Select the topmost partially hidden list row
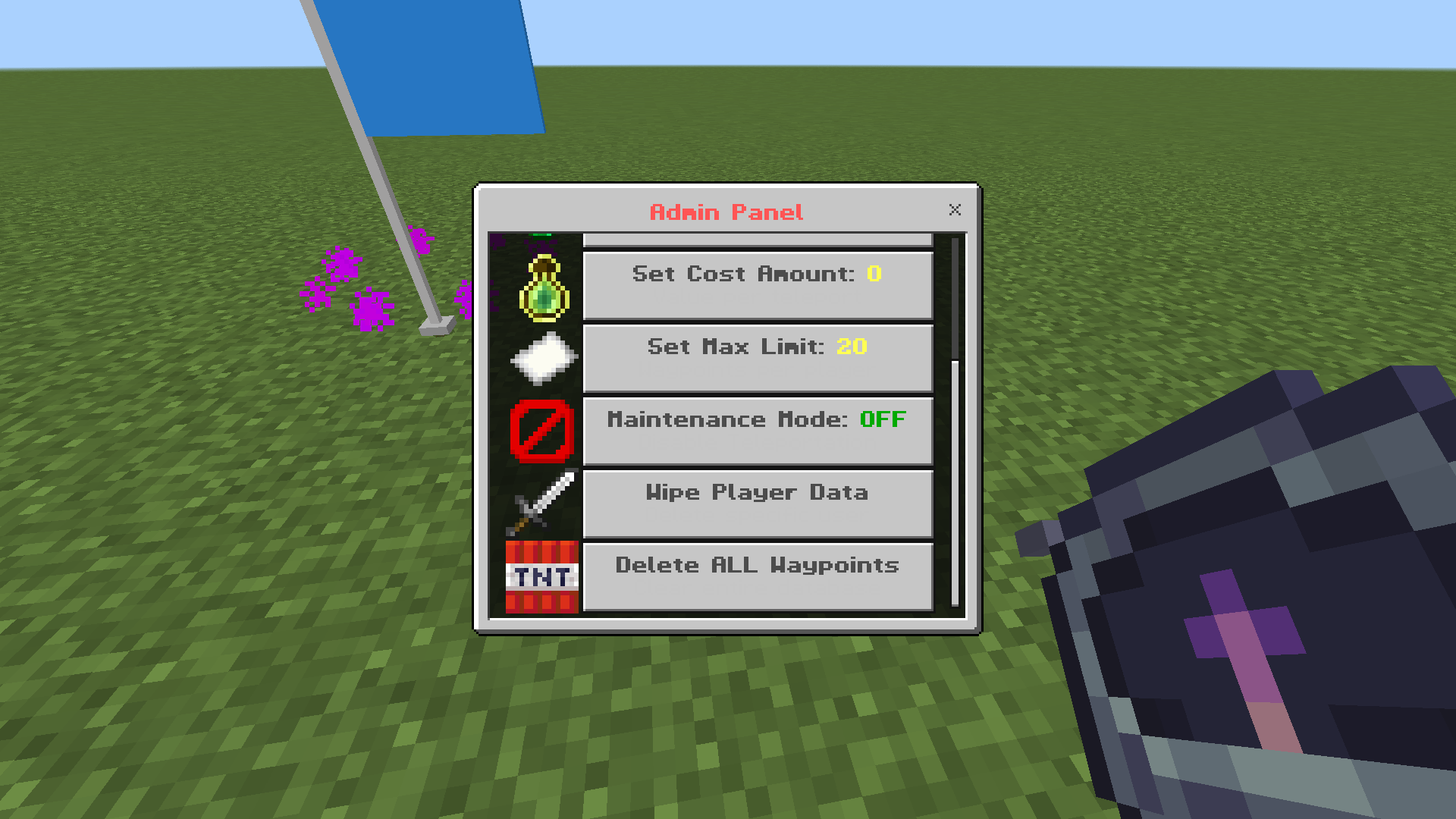1456x819 pixels. (x=757, y=239)
